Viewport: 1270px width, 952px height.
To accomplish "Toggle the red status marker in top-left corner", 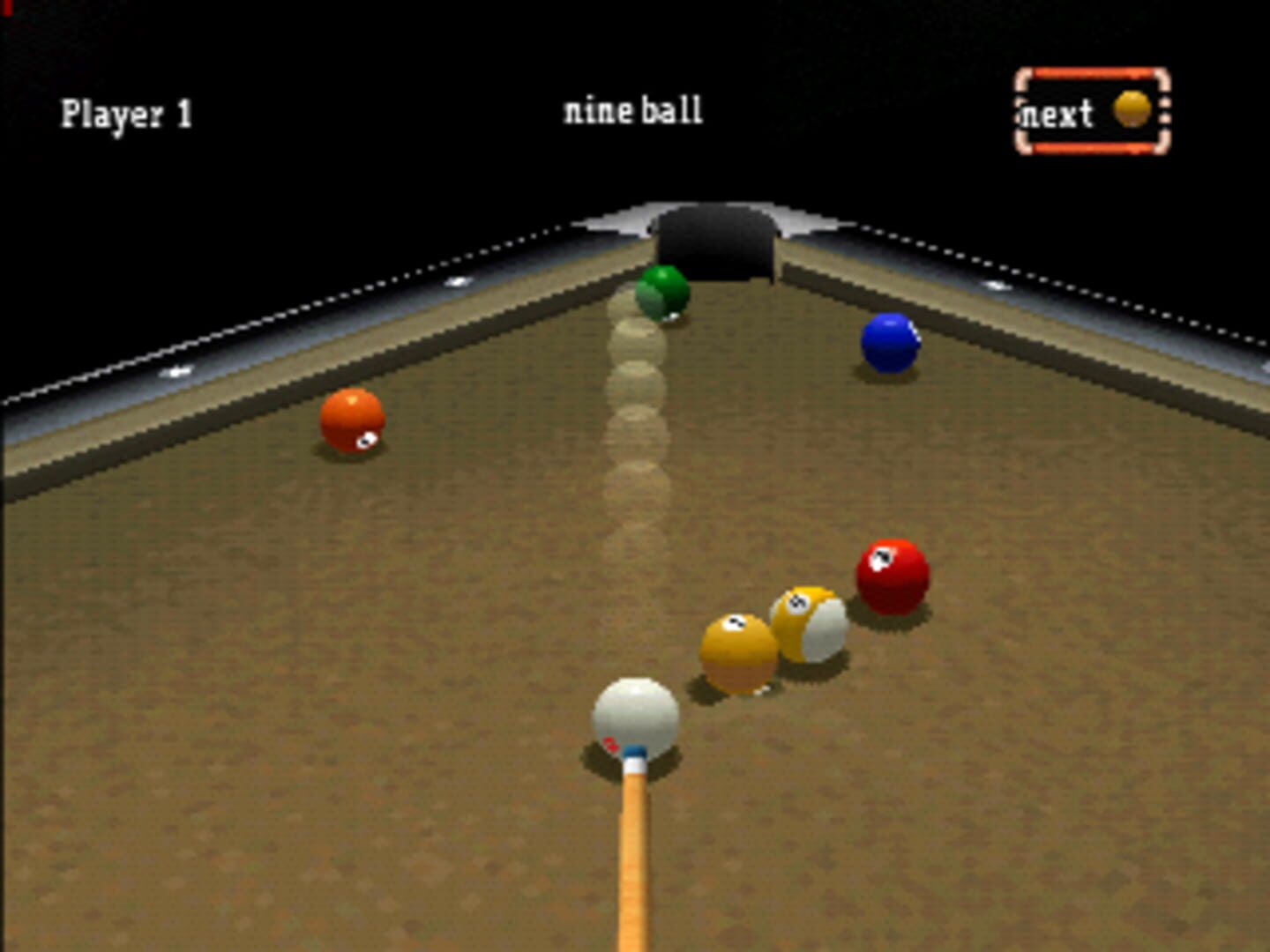I will tap(5, 7).
